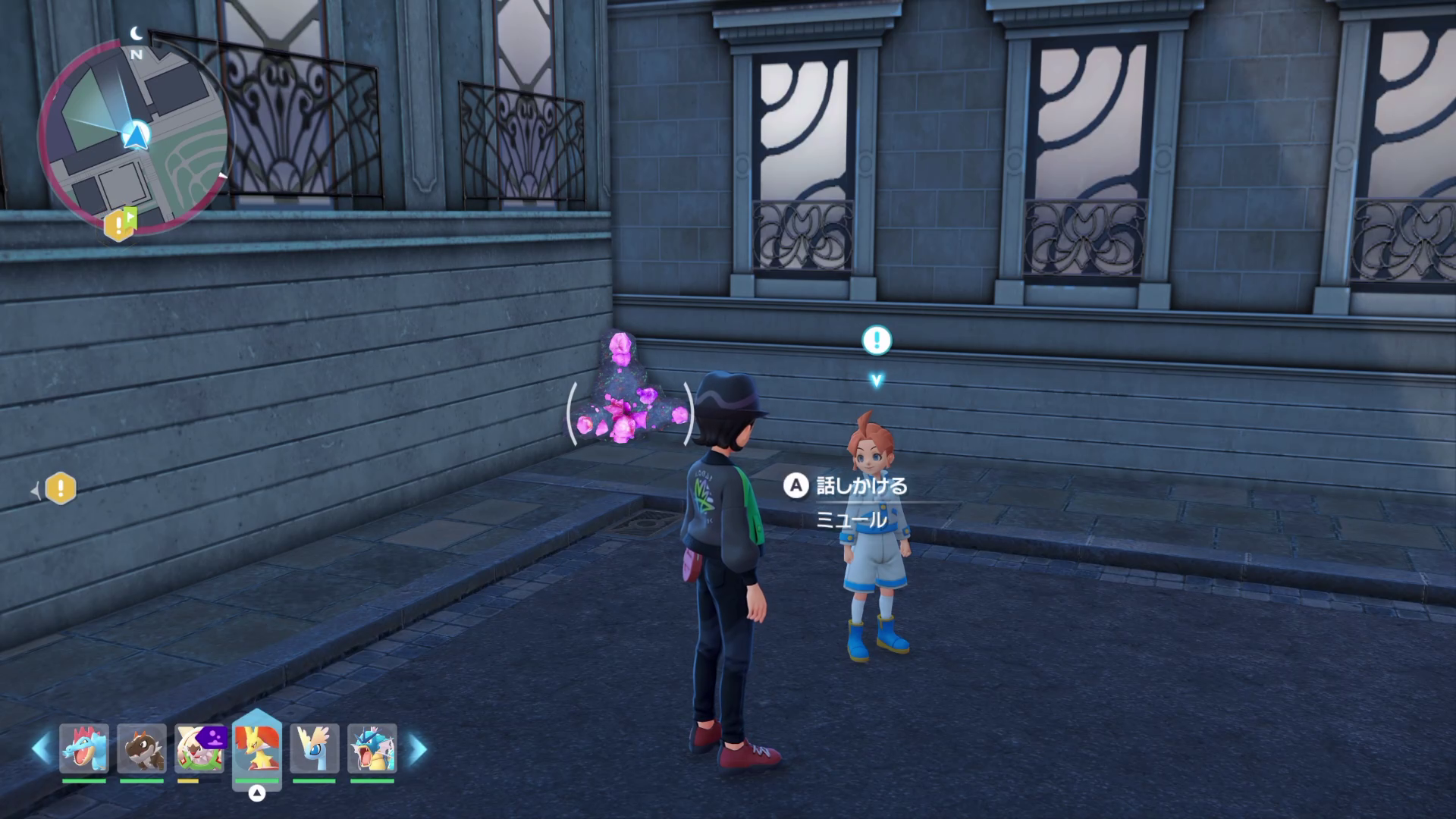Select Gyarados in the party bar
This screenshot has width=1456, height=819.
click(372, 748)
